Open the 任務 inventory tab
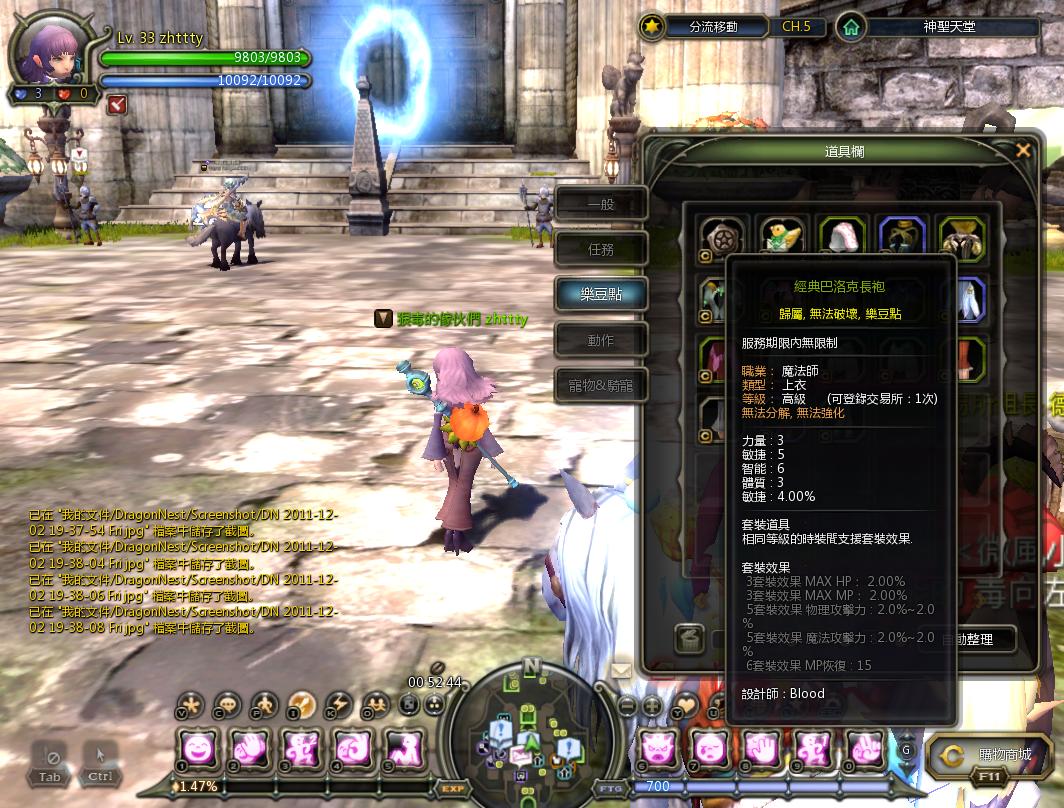 (601, 250)
